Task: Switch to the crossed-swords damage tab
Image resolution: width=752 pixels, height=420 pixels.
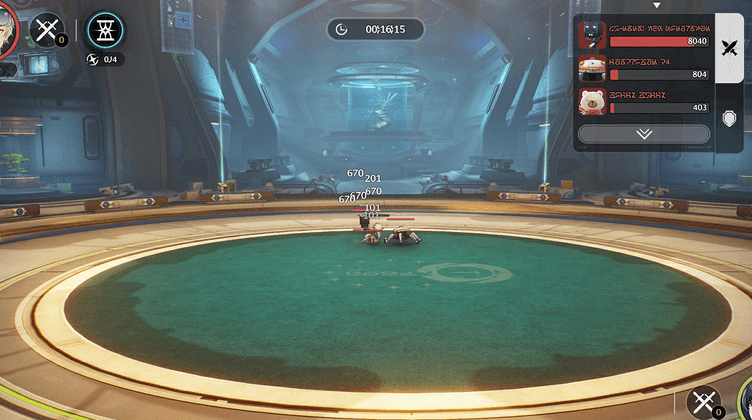Action: point(730,46)
